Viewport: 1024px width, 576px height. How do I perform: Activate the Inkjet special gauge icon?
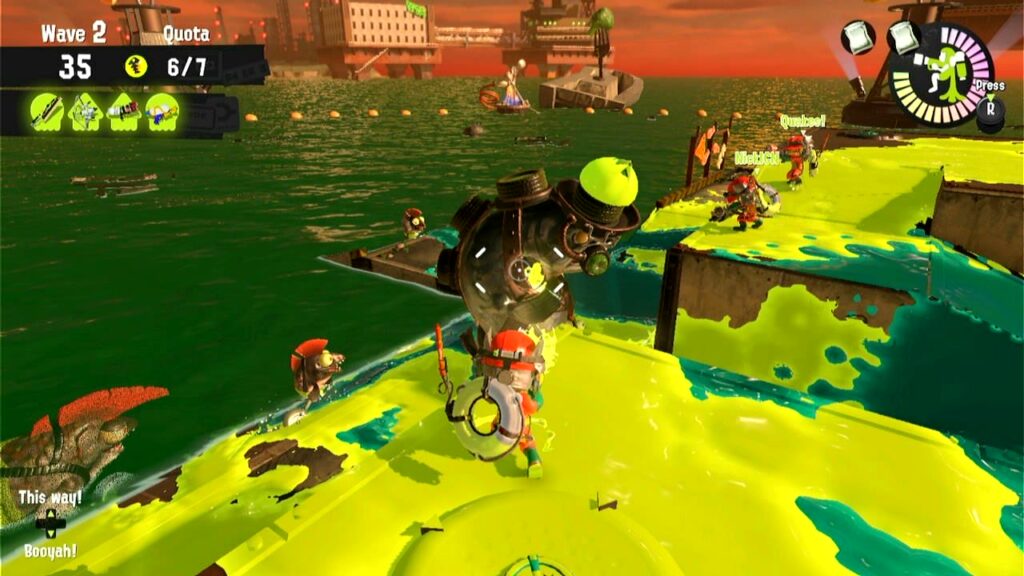pos(940,75)
